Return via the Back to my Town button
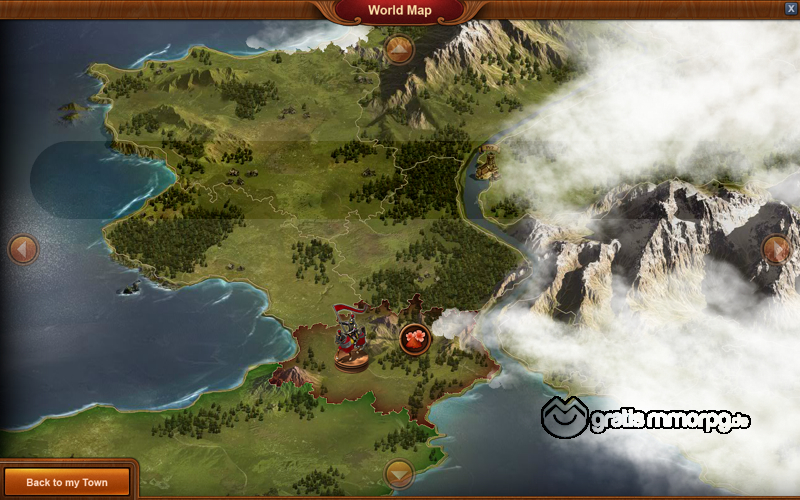Screen dimensions: 800x500 (67, 482)
